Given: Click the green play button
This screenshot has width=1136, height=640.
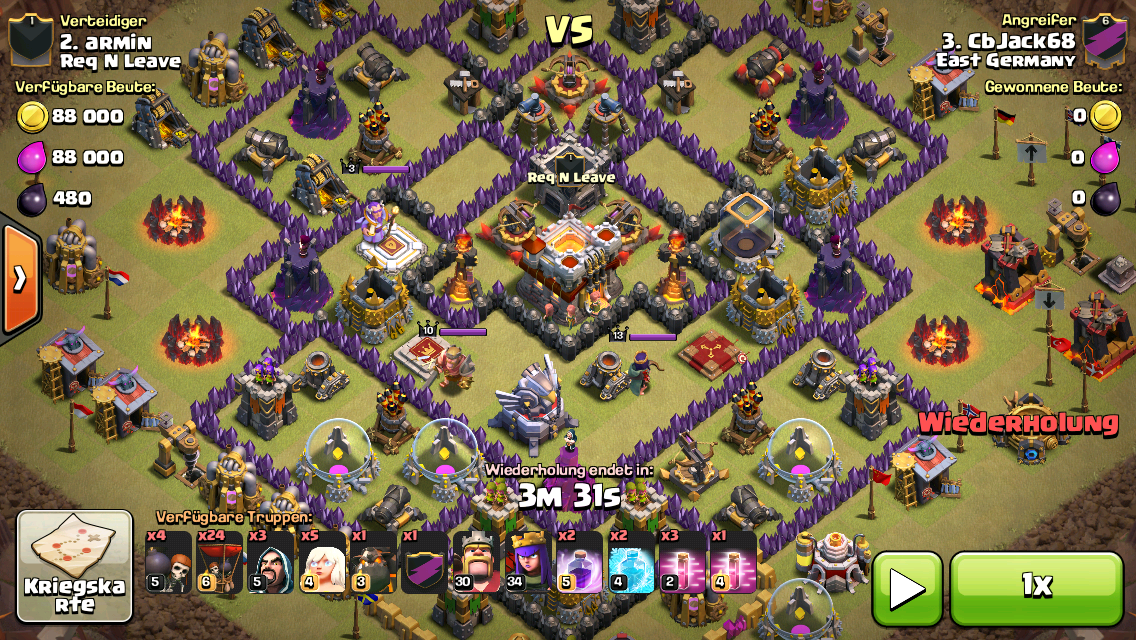Looking at the screenshot, I should [x=907, y=589].
